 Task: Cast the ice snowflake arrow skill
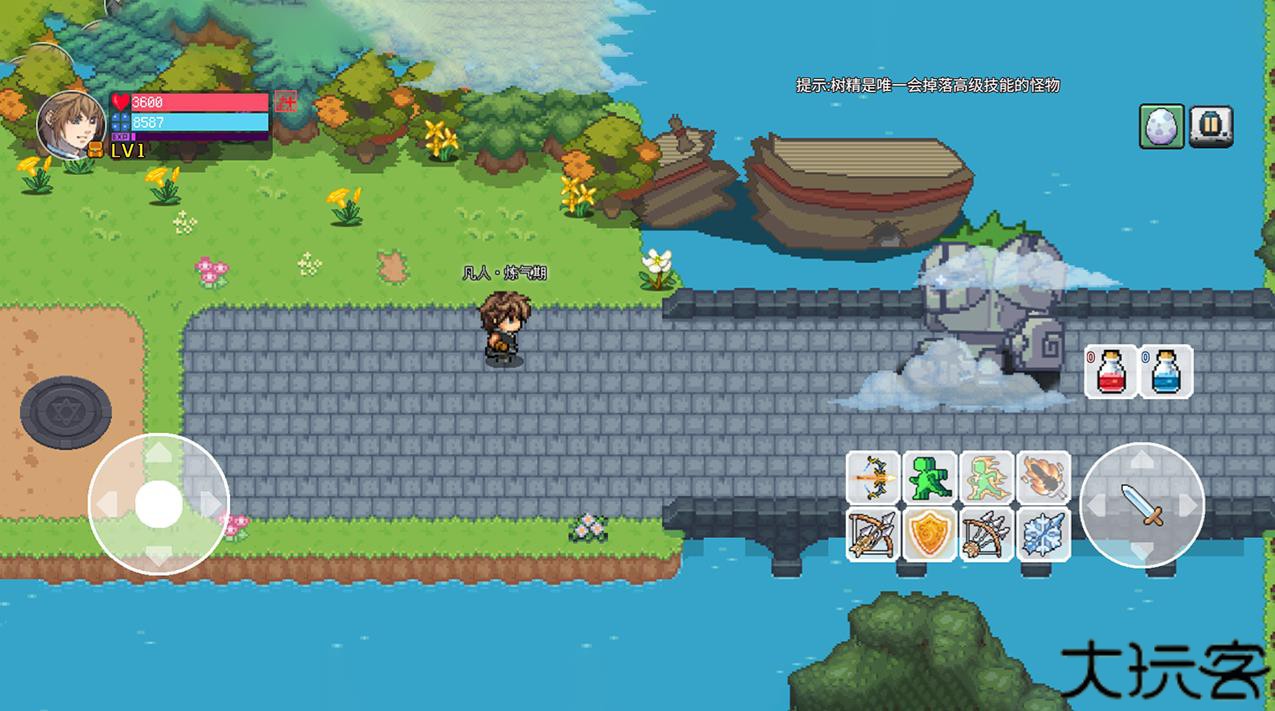1043,535
